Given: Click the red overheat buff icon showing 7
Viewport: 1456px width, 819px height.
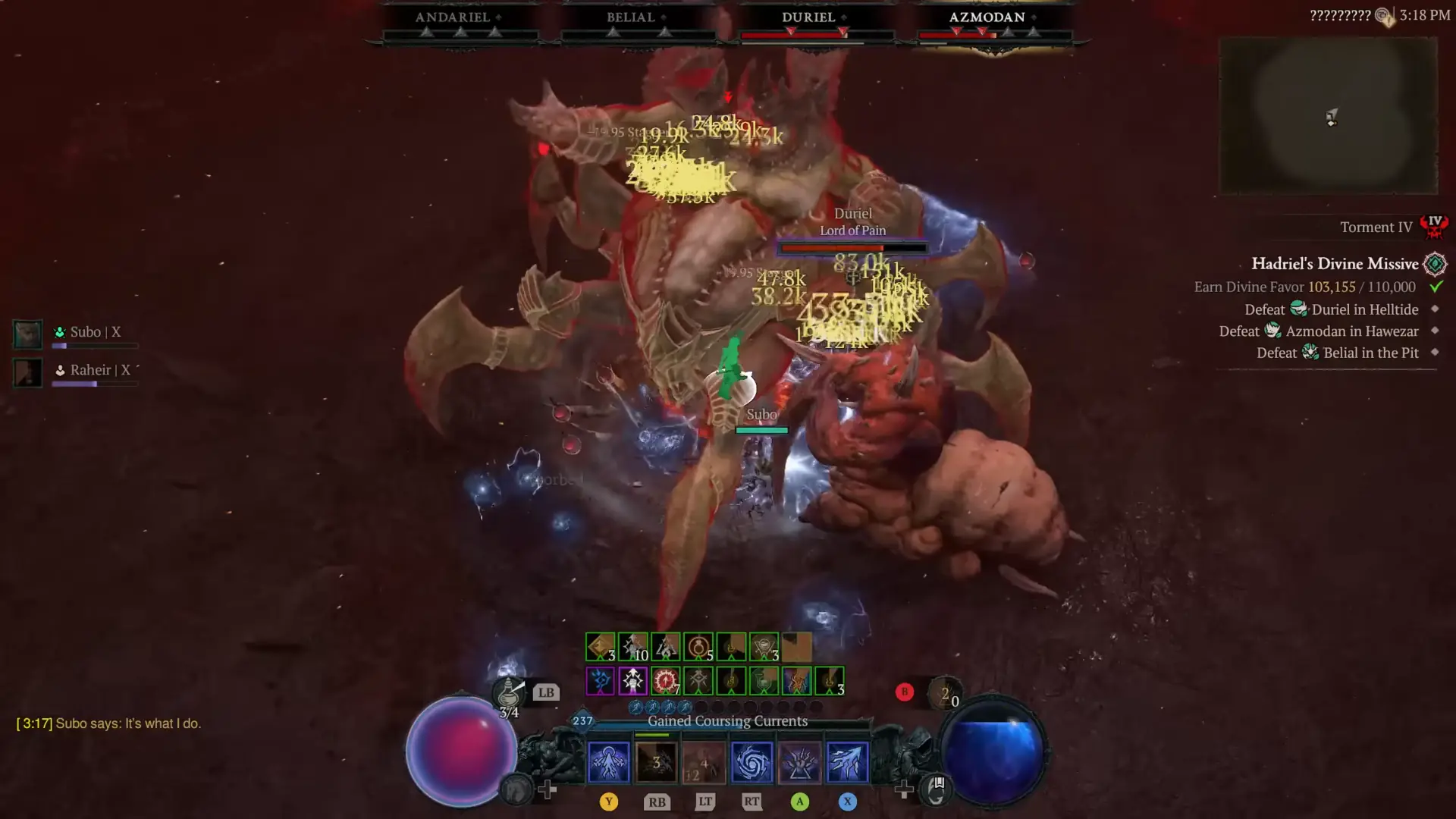Looking at the screenshot, I should pyautogui.click(x=665, y=680).
